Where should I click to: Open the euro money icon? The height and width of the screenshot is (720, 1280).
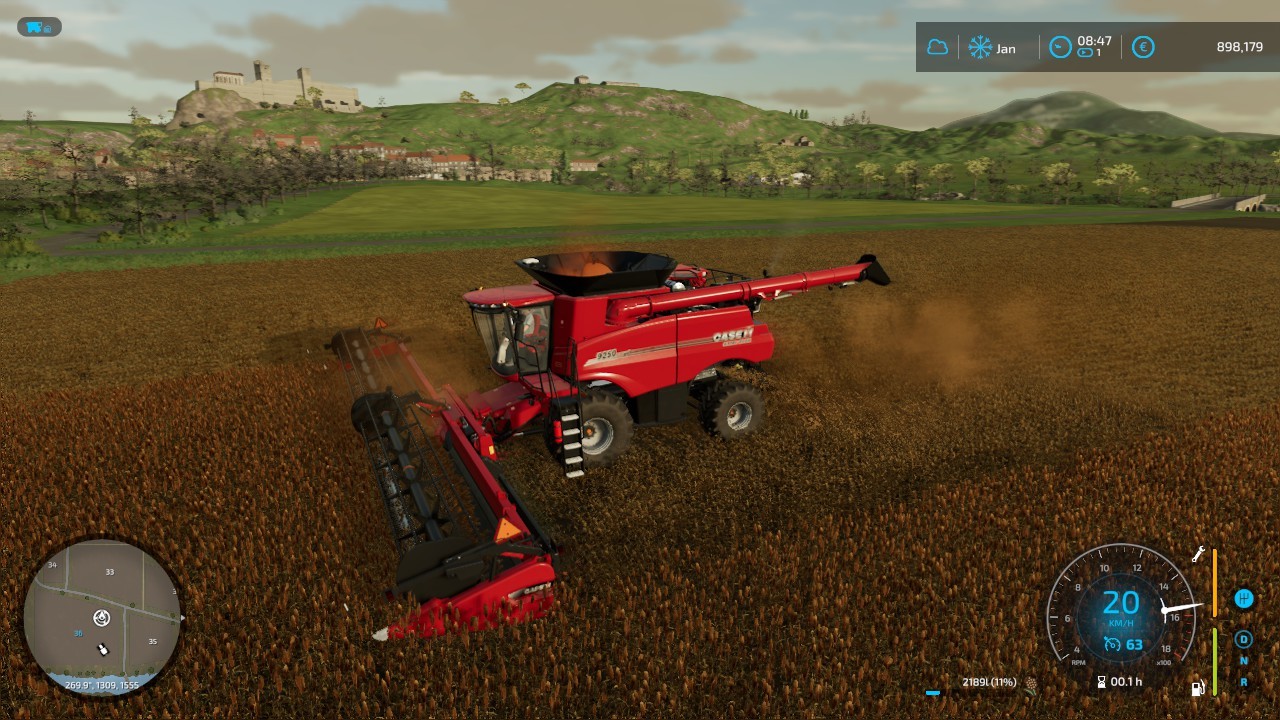click(1143, 47)
